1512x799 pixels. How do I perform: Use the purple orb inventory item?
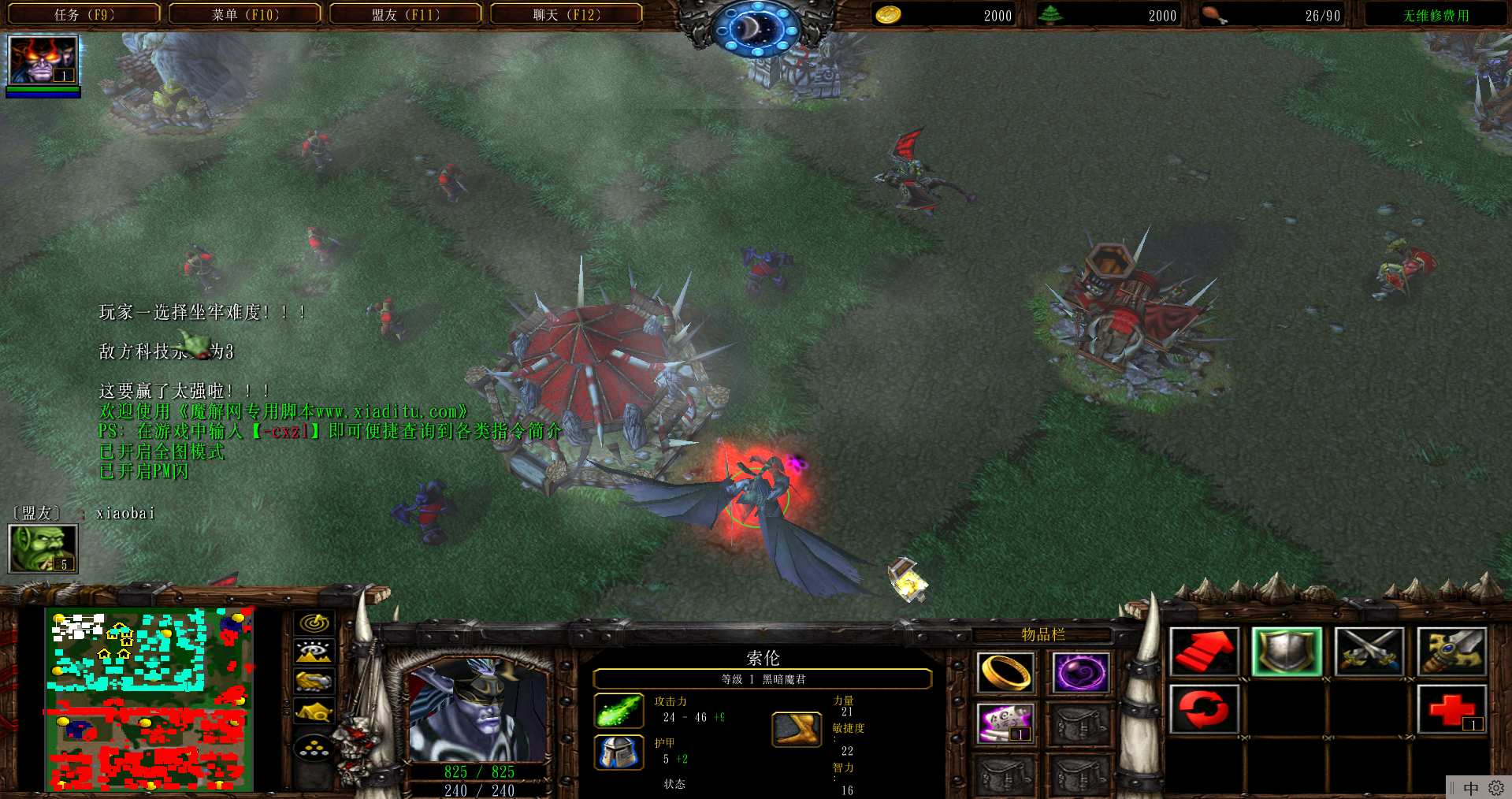[x=1080, y=672]
